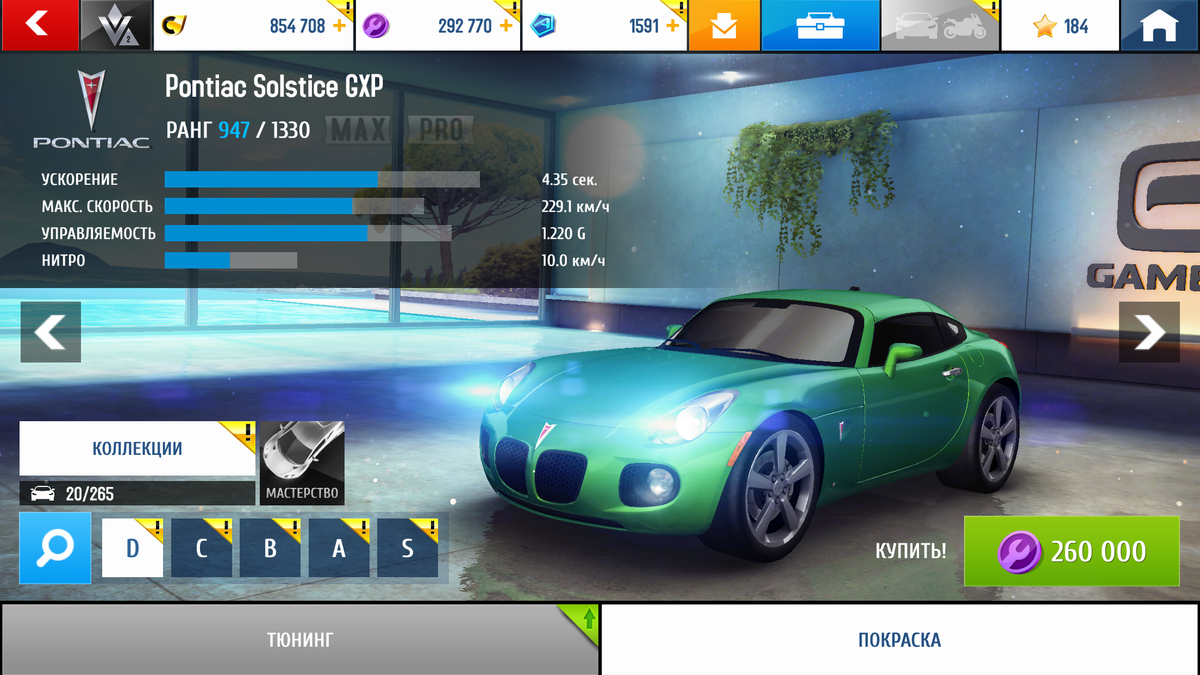Open the Тюнинг tab
Viewport: 1200px width, 675px height.
coord(299,639)
